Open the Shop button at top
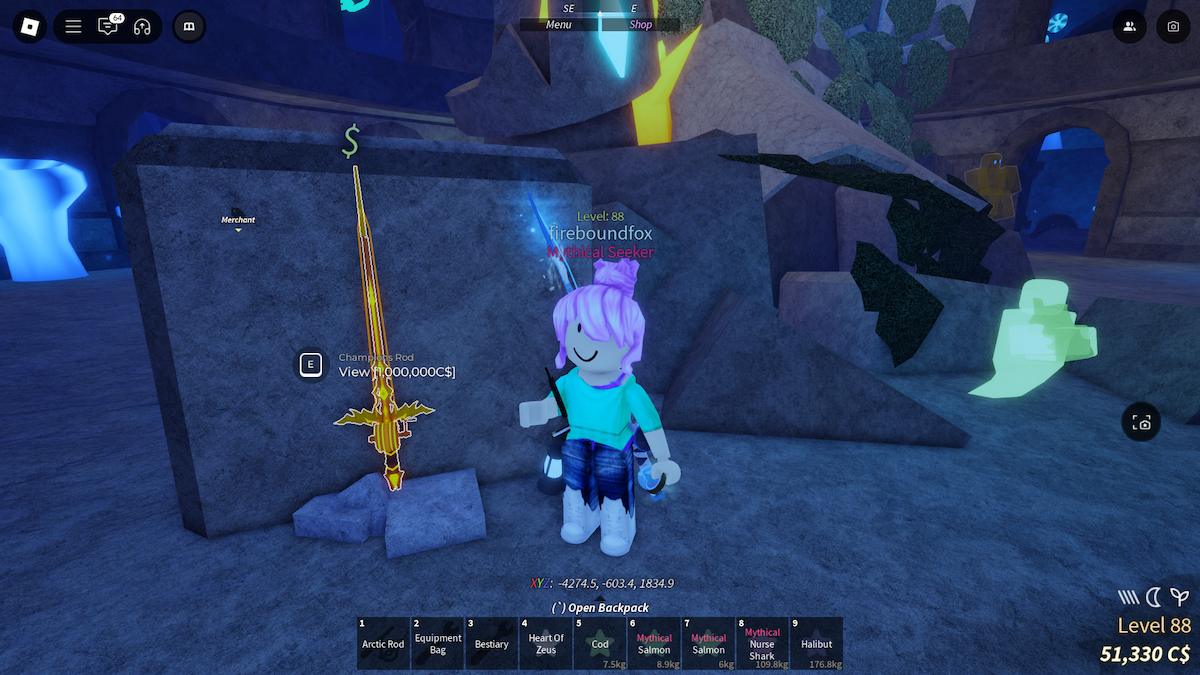Viewport: 1200px width, 675px height. click(x=641, y=25)
